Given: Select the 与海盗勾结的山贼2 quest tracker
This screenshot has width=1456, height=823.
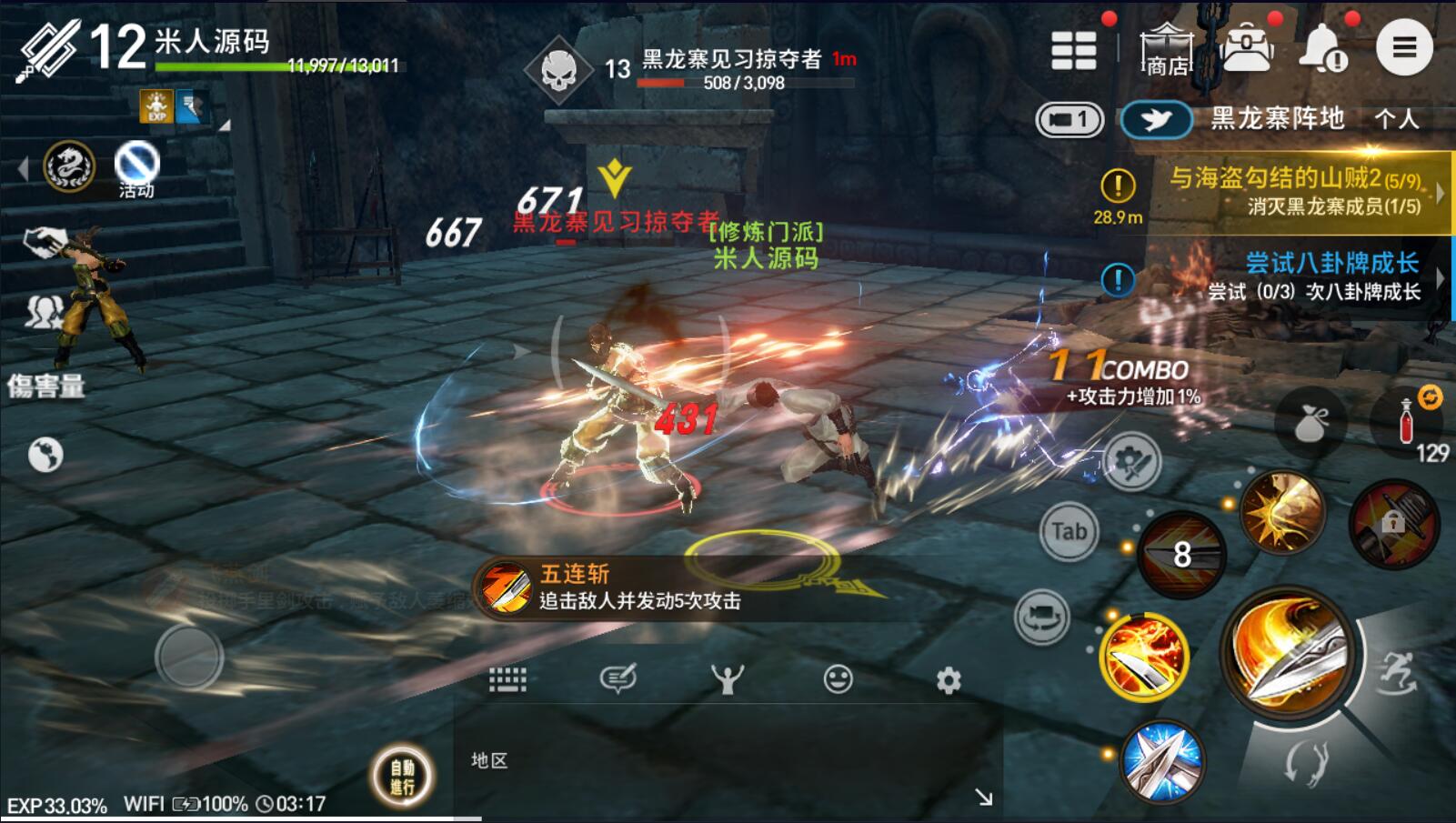Looking at the screenshot, I should (1294, 190).
